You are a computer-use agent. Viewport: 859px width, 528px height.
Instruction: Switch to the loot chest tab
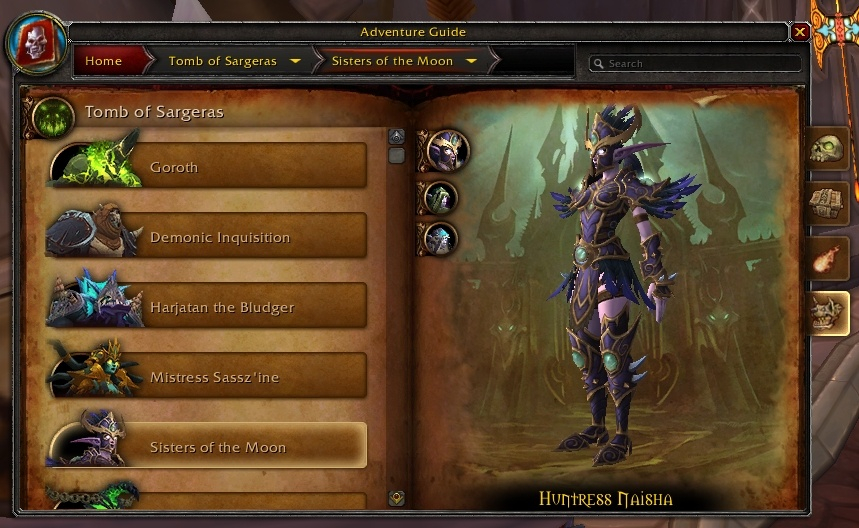[829, 202]
